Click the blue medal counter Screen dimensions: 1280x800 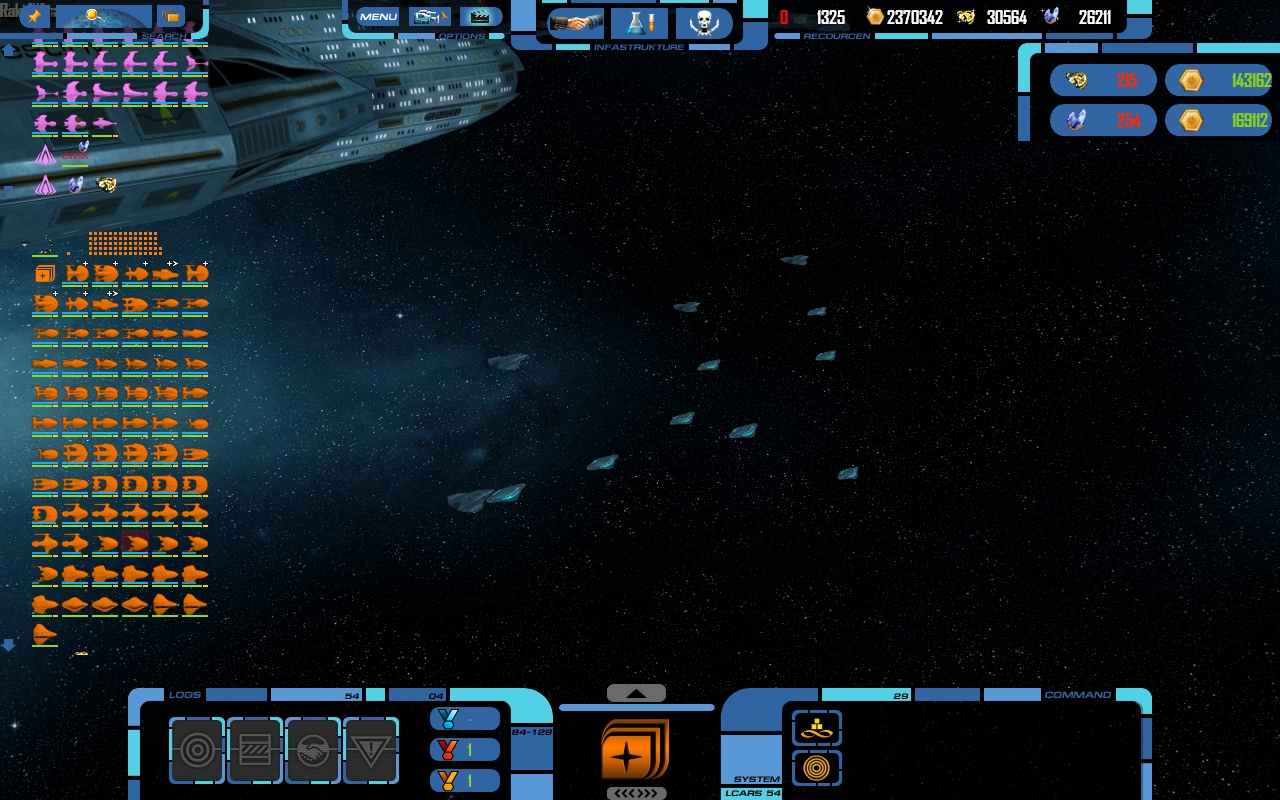(465, 719)
